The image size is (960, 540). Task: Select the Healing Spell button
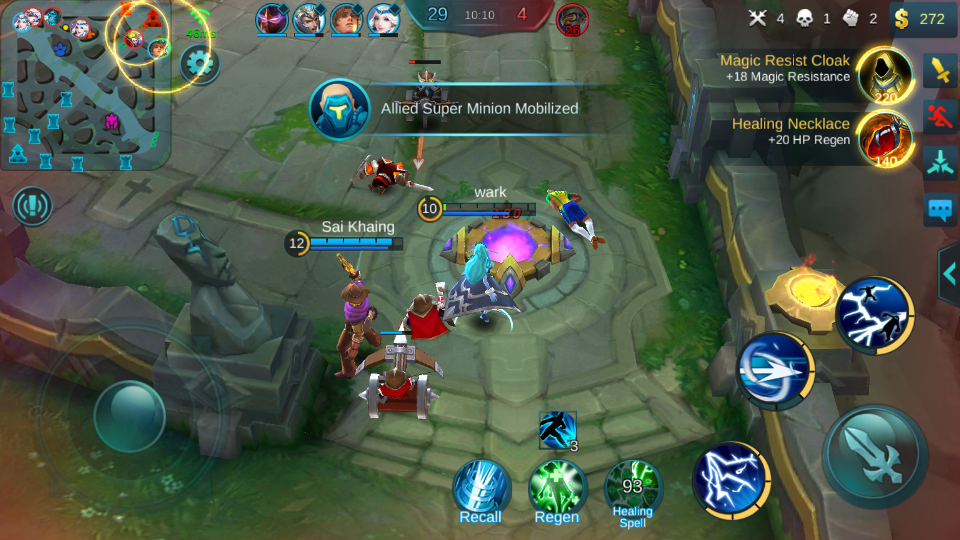pyautogui.click(x=633, y=488)
